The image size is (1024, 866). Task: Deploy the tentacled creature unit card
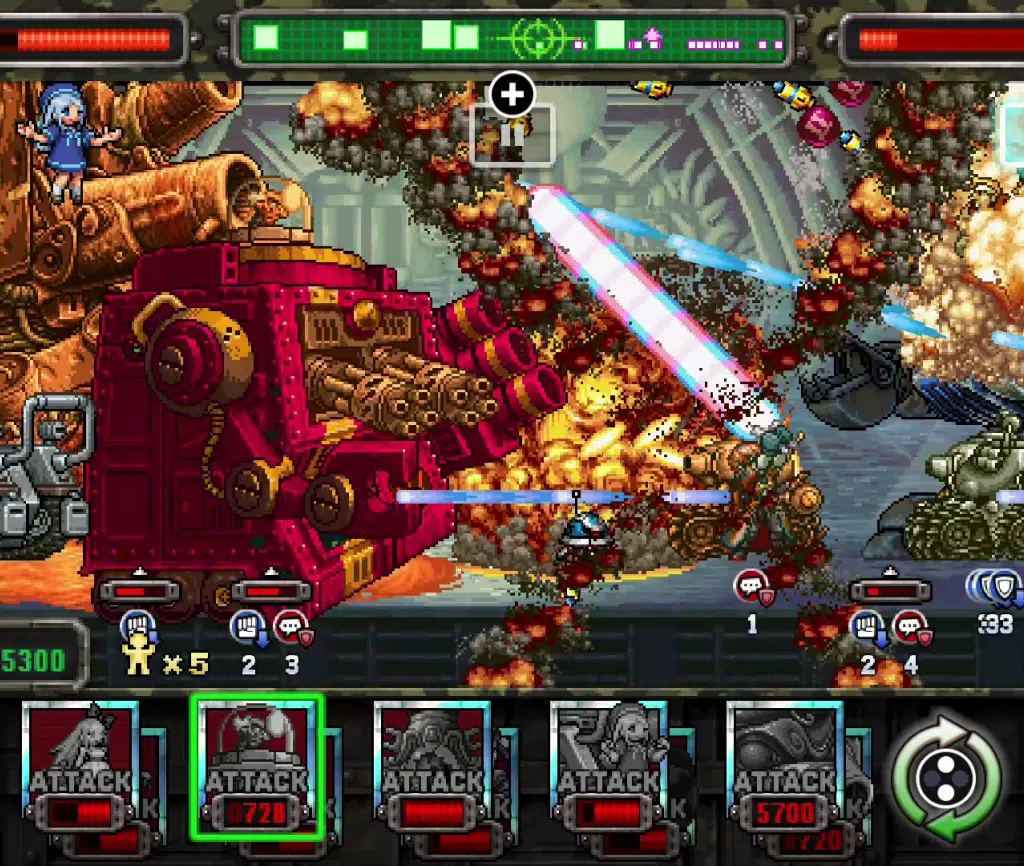coord(432,766)
